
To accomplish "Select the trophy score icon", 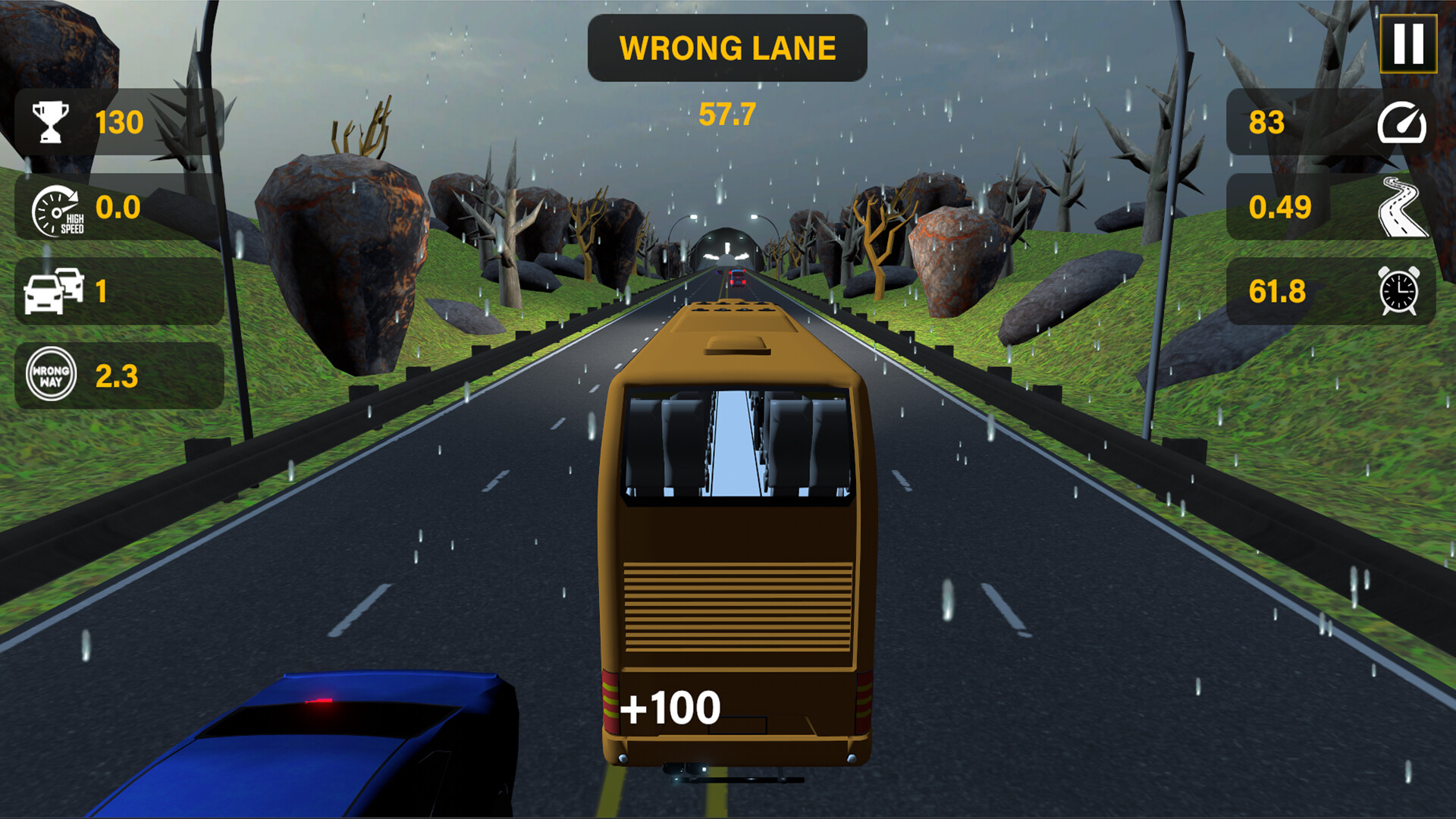I will tap(50, 120).
